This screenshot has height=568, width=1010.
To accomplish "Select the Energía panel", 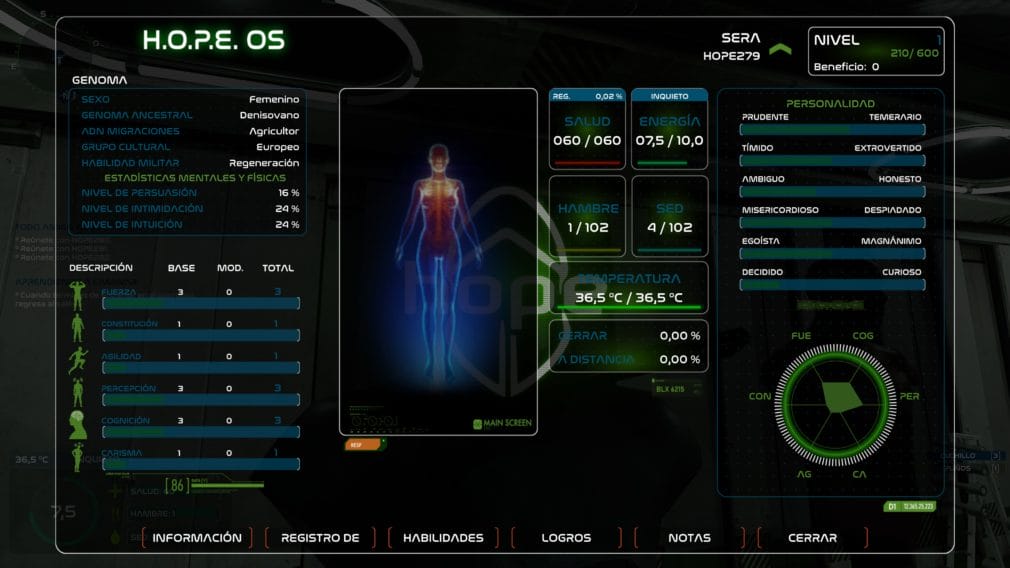I will click(x=670, y=130).
